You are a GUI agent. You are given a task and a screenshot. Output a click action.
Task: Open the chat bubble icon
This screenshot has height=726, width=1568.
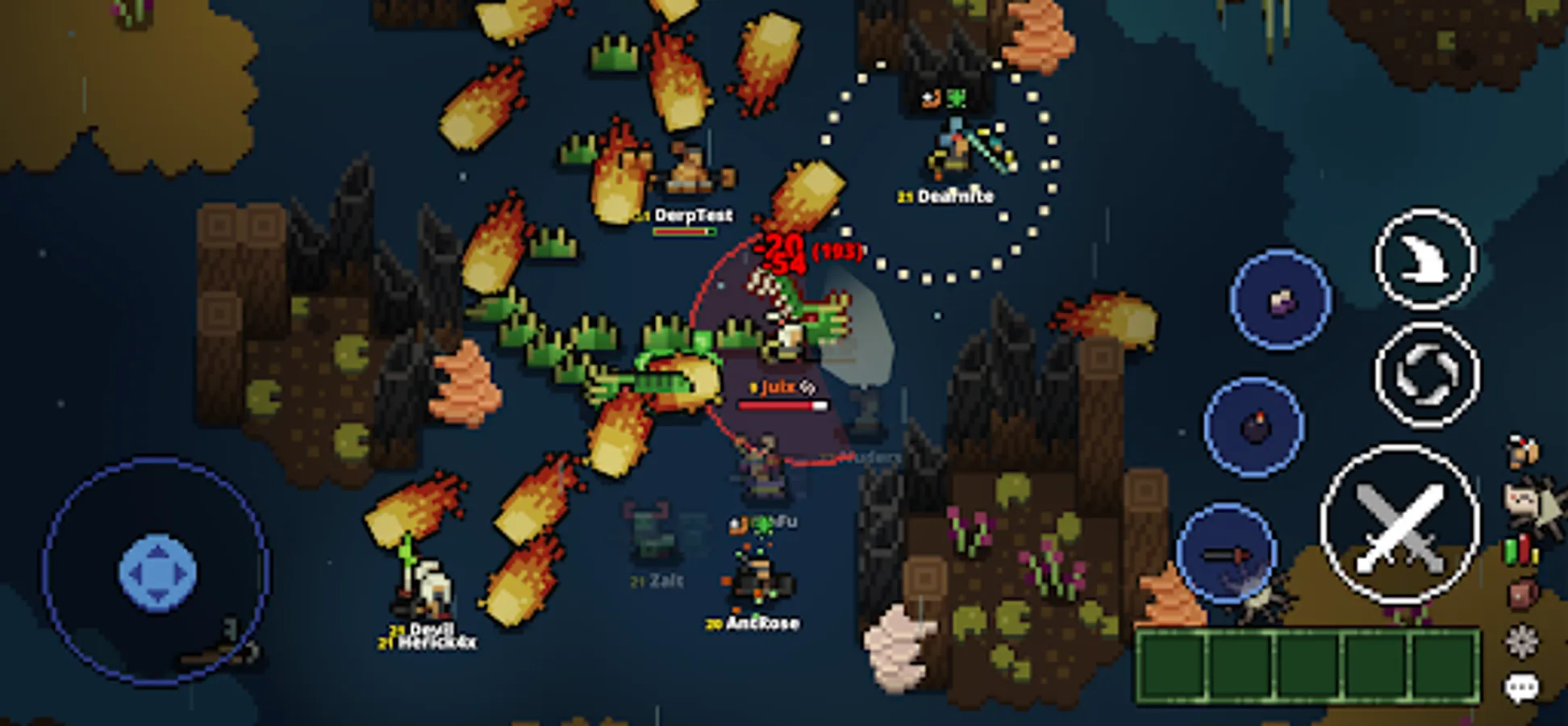[1521, 687]
